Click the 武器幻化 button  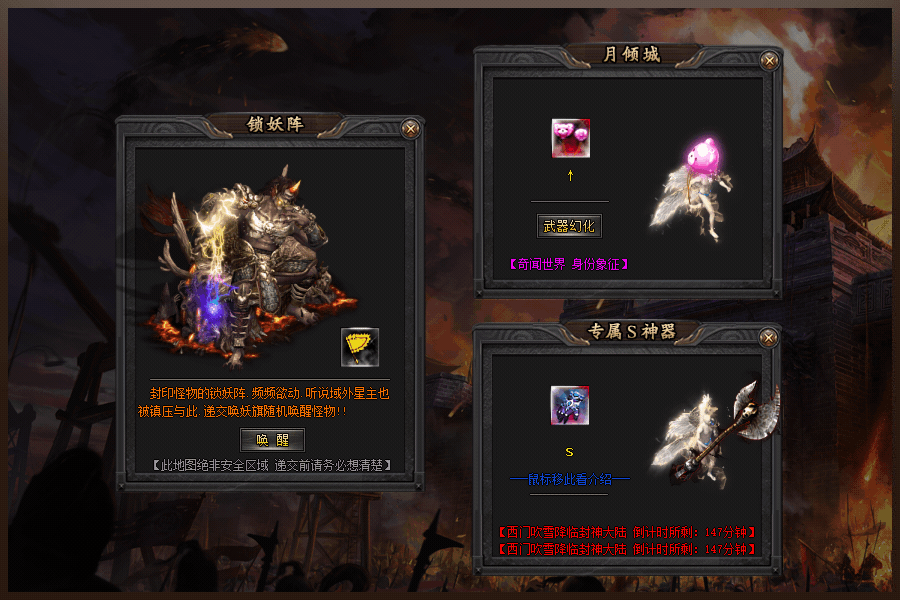(569, 226)
